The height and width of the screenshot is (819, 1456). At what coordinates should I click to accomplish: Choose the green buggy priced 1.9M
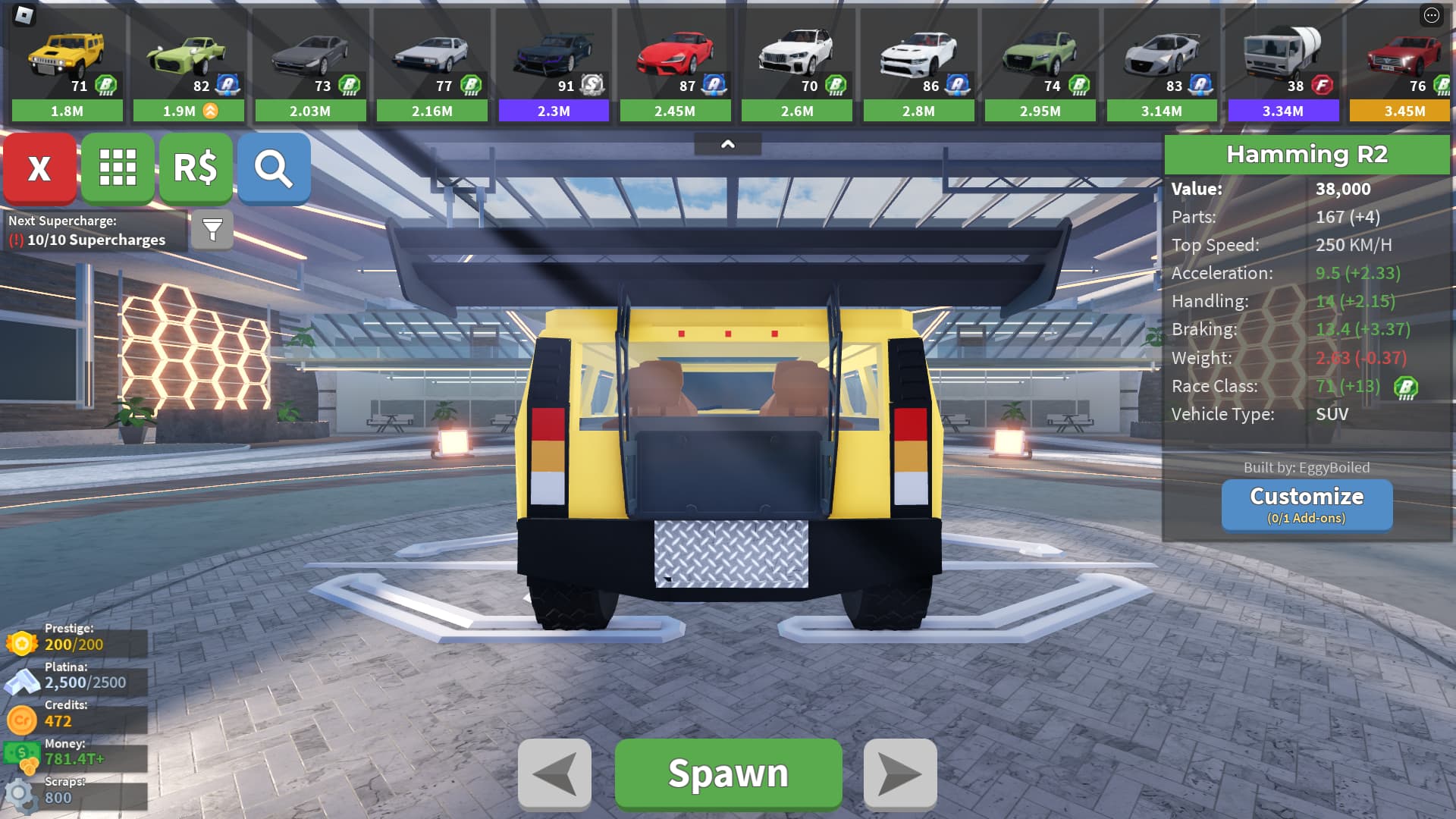click(188, 64)
